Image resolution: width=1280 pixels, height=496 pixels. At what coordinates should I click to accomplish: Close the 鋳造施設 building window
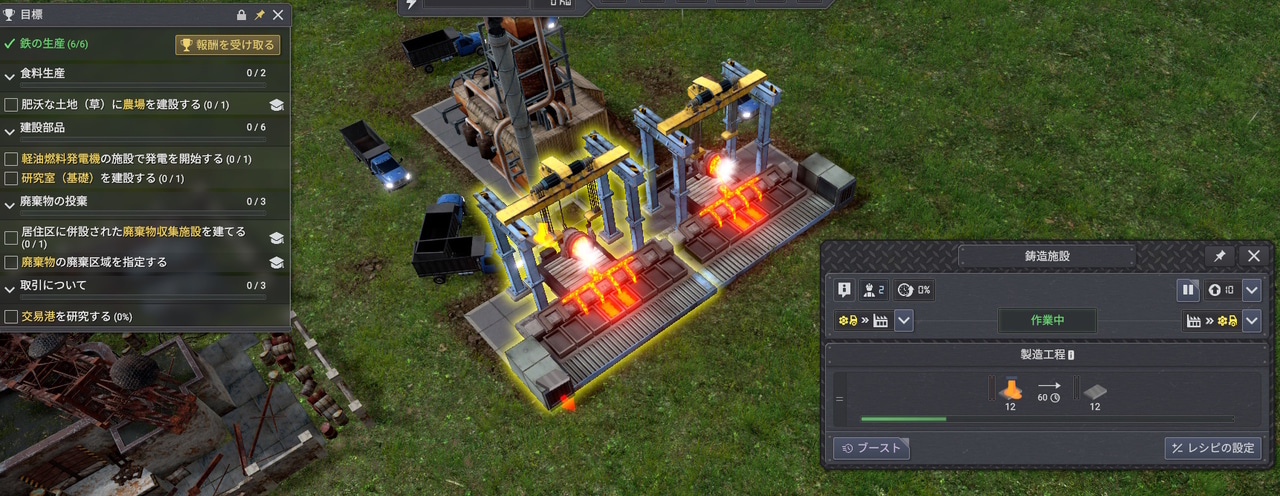pos(1254,257)
